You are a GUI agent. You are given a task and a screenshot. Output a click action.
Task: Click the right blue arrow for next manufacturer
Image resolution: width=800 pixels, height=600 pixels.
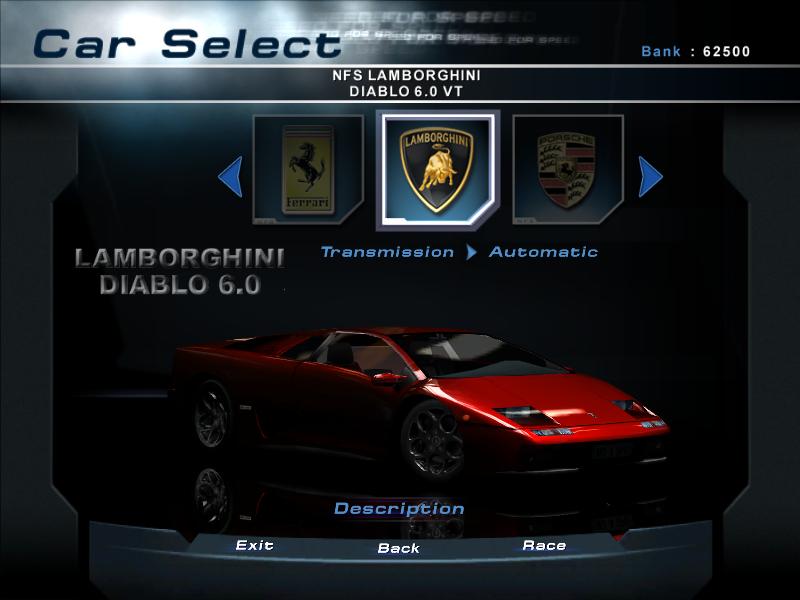pyautogui.click(x=650, y=177)
